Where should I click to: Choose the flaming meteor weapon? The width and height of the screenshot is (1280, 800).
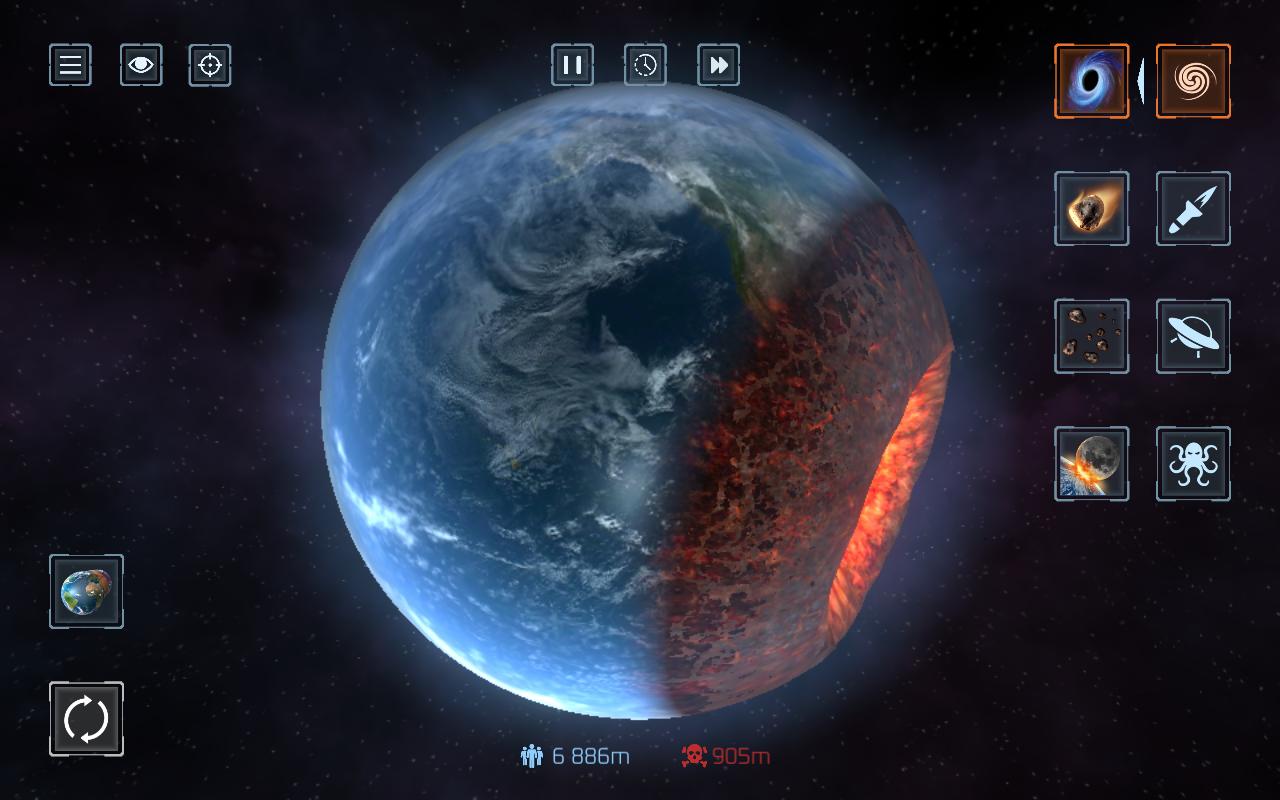point(1091,209)
